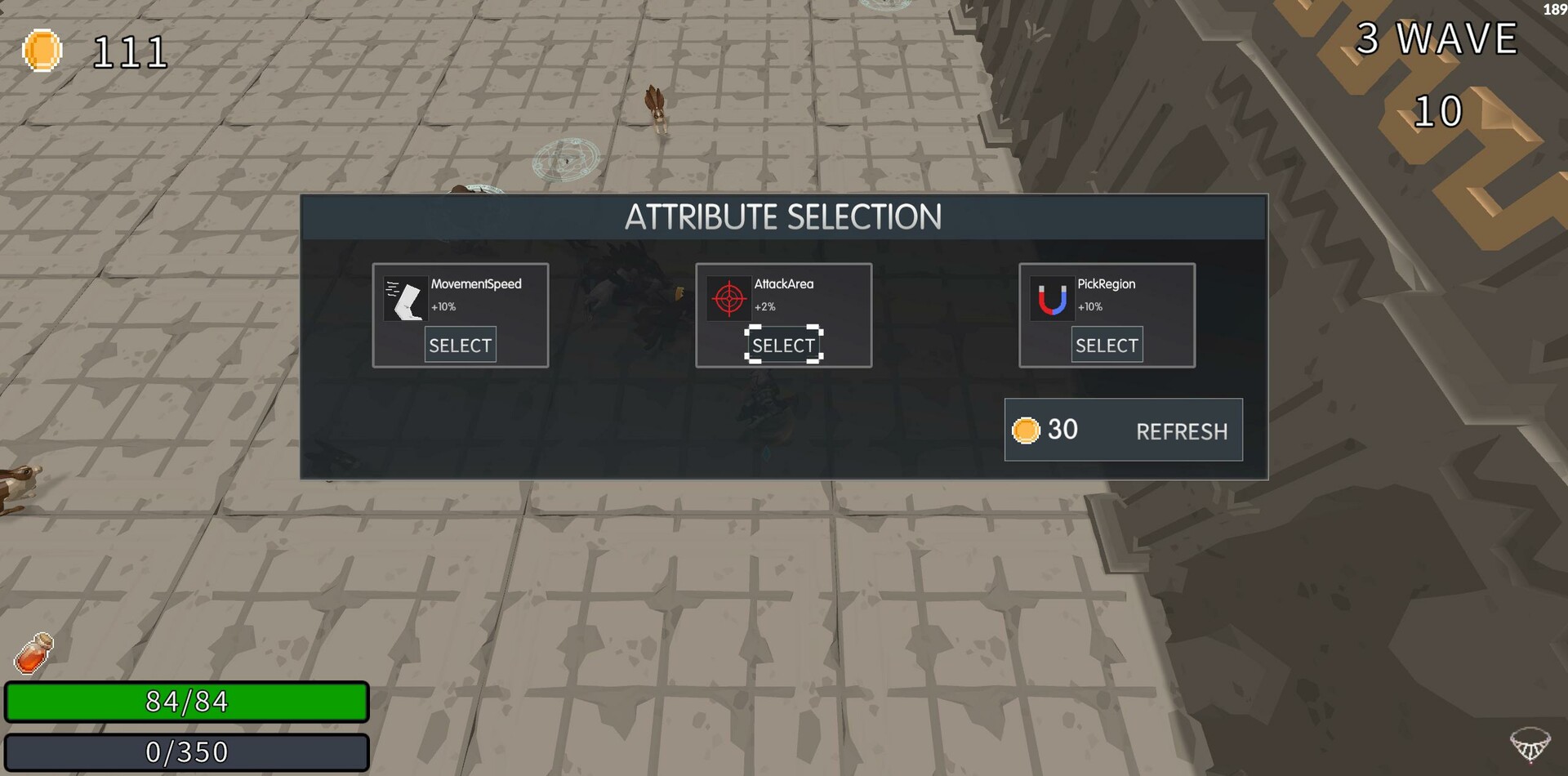The width and height of the screenshot is (1568, 776).
Task: Click the magnet icon for PickRegion
Action: 1053,297
